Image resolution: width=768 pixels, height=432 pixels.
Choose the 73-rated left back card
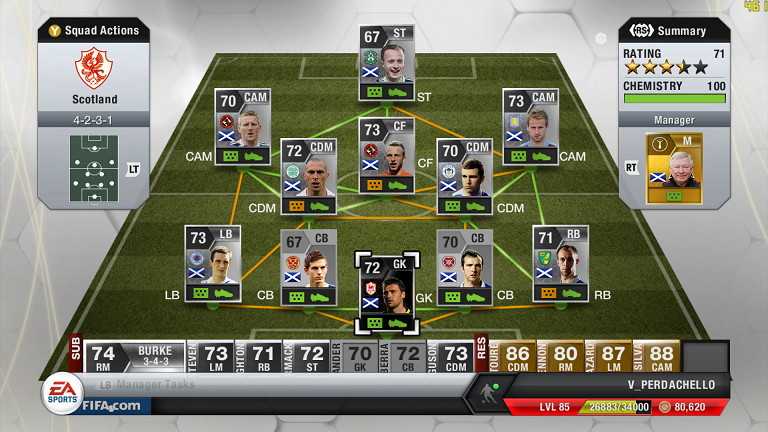pos(213,262)
